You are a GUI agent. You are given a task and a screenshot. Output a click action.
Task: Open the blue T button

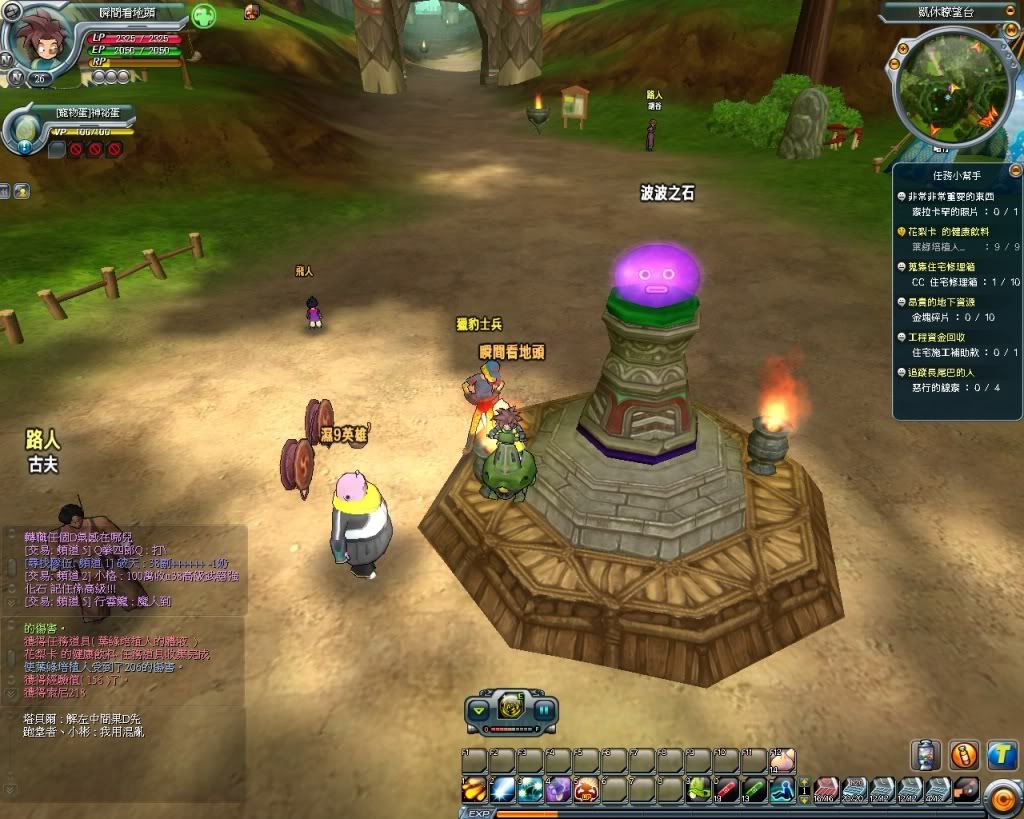1002,755
